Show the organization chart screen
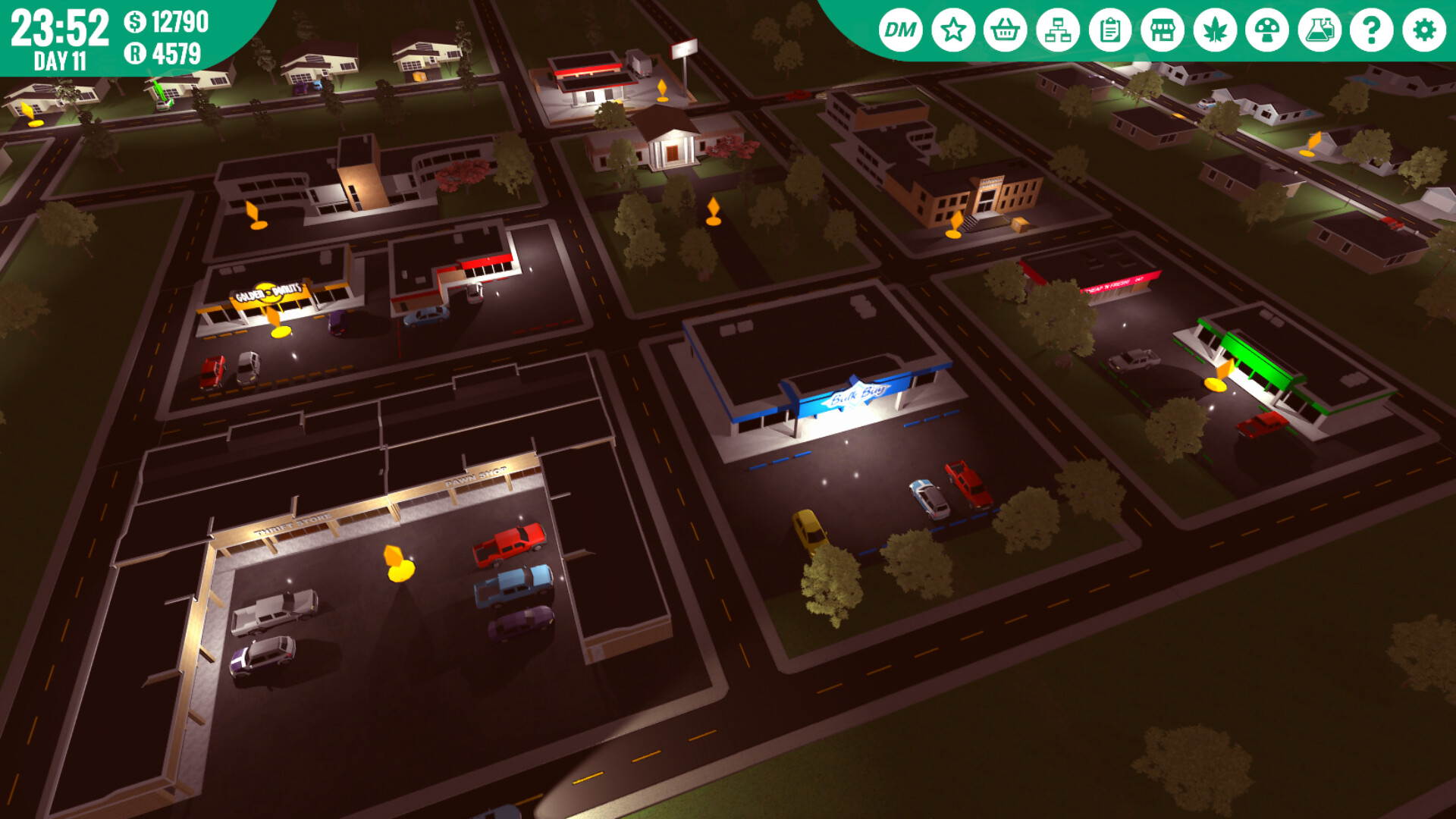 [x=1058, y=30]
